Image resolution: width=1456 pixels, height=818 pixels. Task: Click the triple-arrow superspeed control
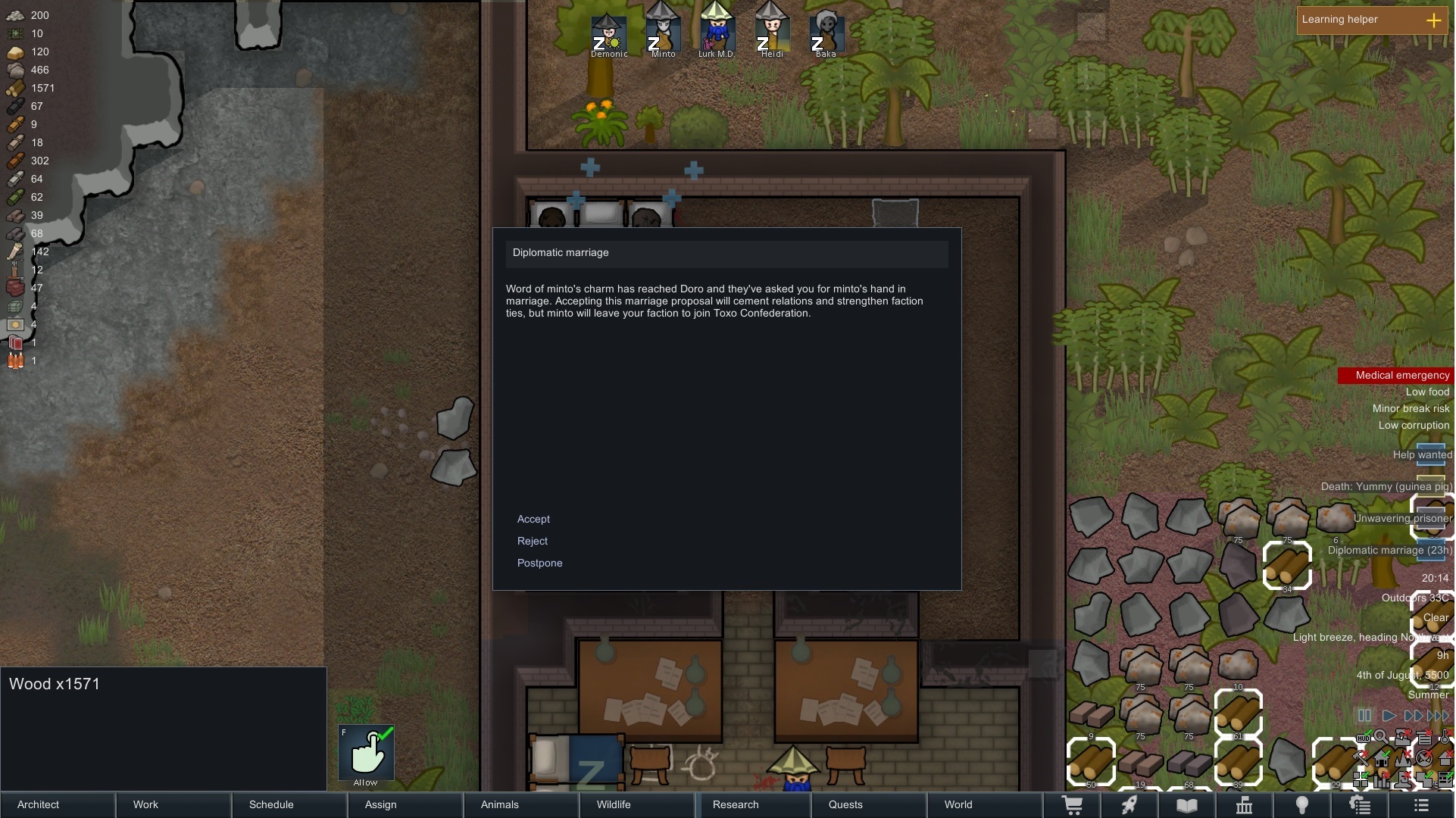1439,716
